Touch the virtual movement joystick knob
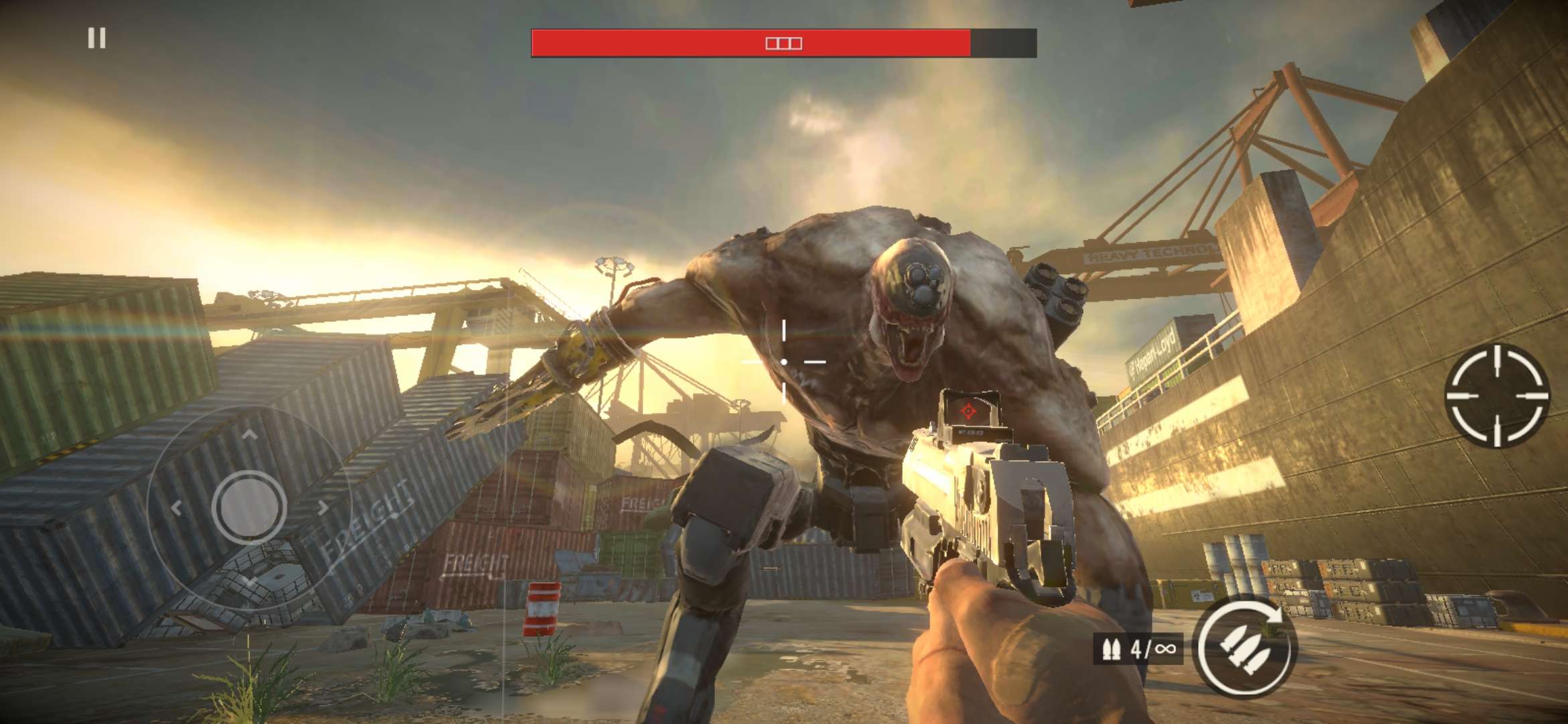Viewport: 1568px width, 724px height. (x=249, y=507)
